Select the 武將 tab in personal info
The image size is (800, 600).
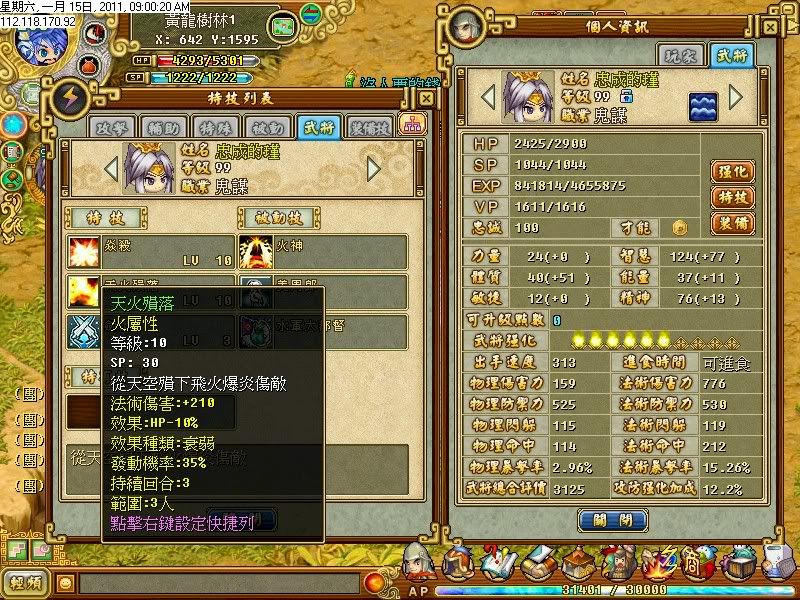(728, 55)
